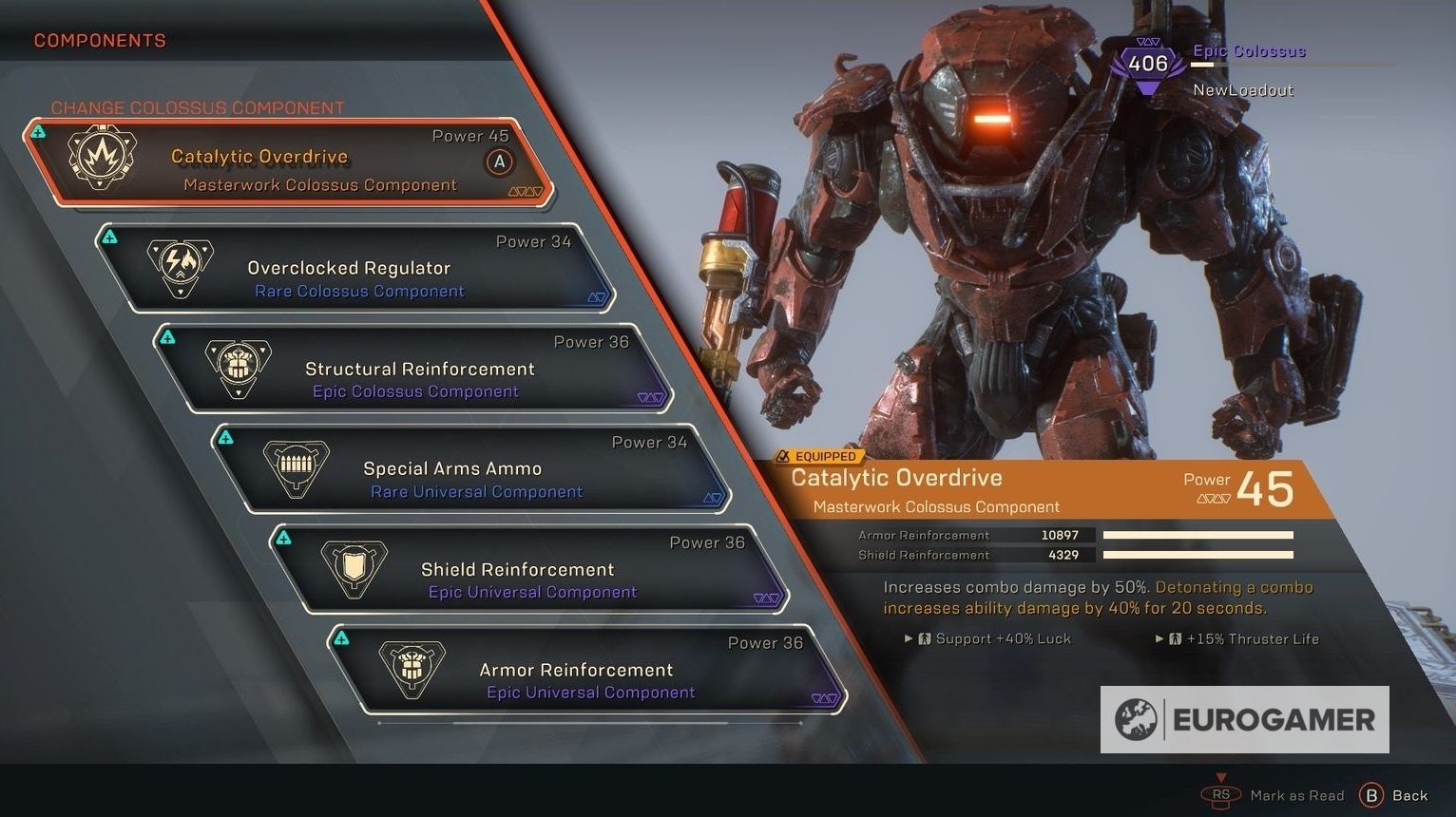This screenshot has width=1456, height=817.
Task: Click the Special Arms Ammo icon
Action: 297,467
